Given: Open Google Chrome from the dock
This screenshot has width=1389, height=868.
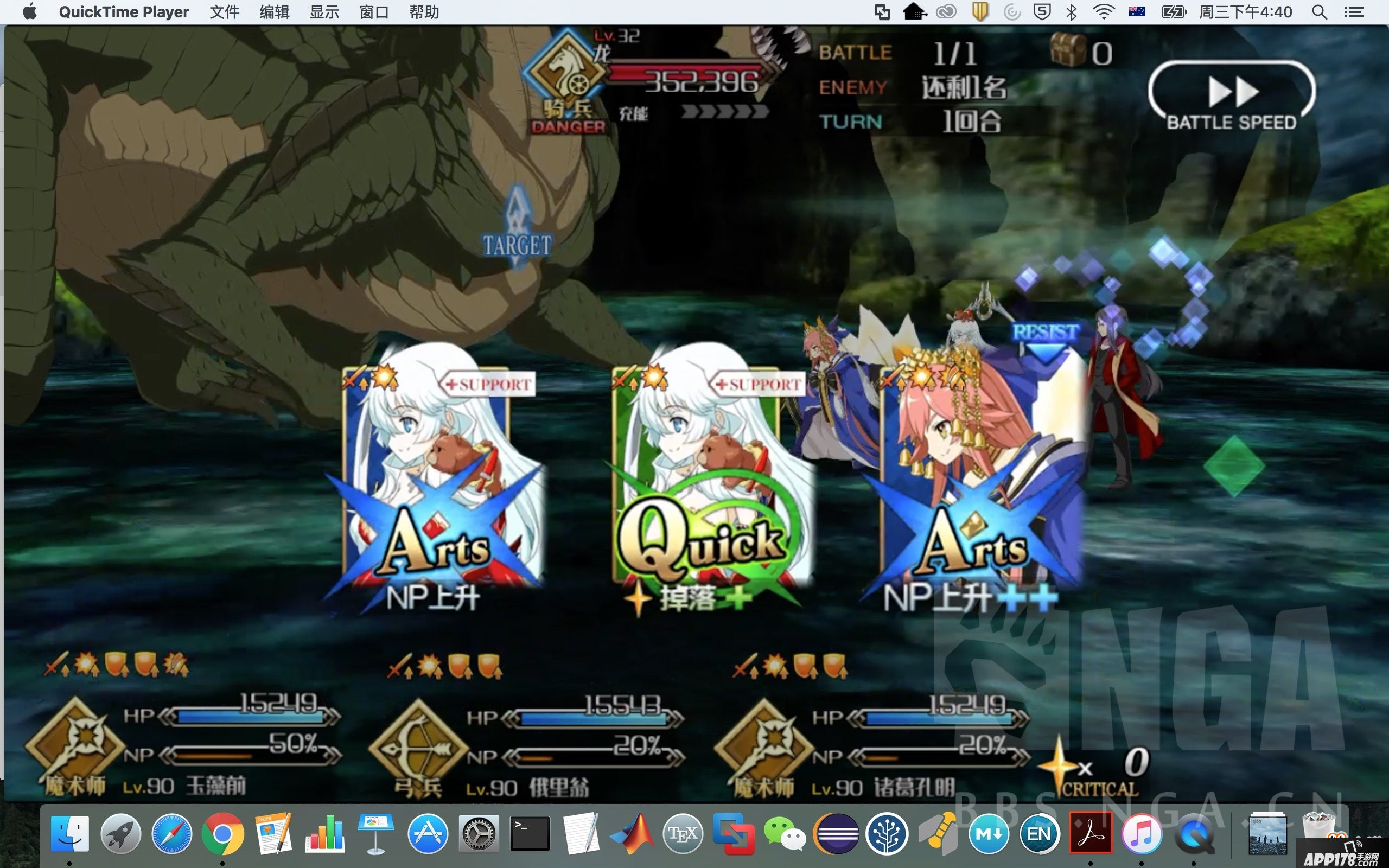Looking at the screenshot, I should (x=222, y=833).
